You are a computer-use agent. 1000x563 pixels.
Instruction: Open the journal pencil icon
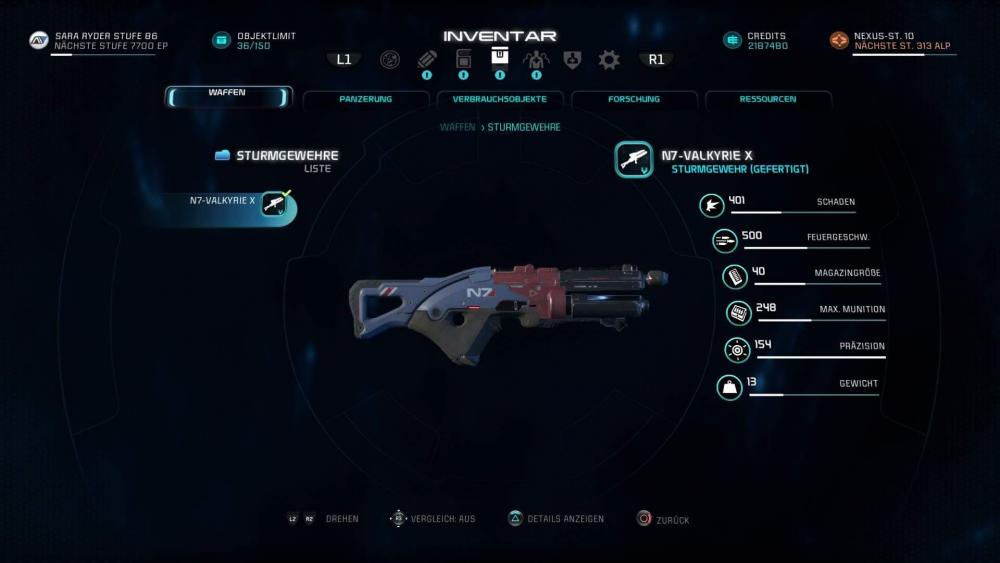coord(427,60)
